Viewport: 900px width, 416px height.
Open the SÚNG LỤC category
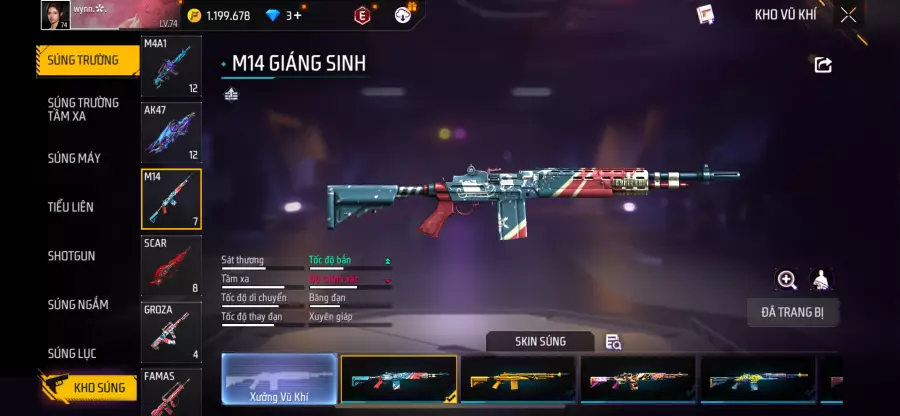tap(73, 353)
